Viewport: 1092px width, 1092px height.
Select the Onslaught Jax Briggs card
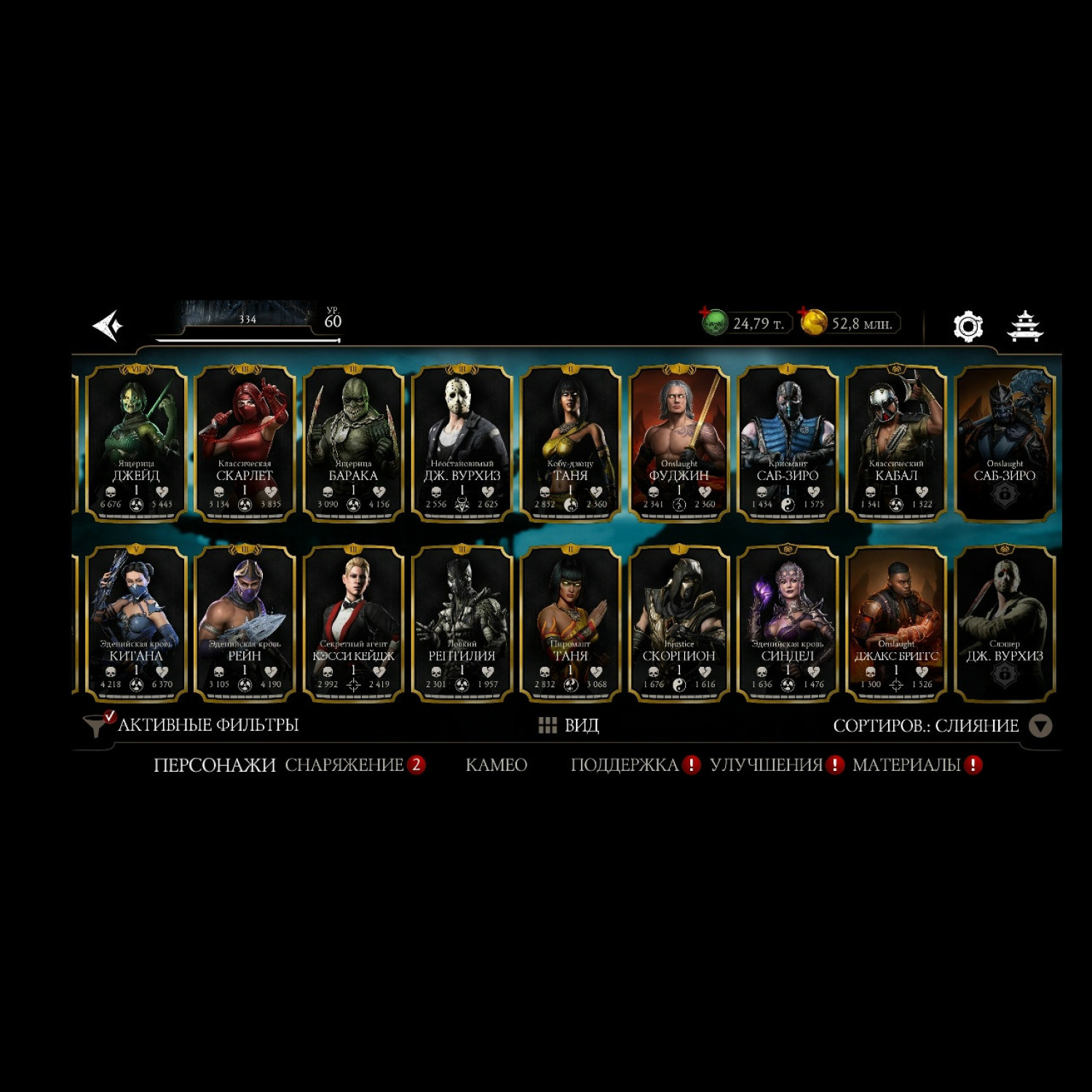[x=896, y=623]
